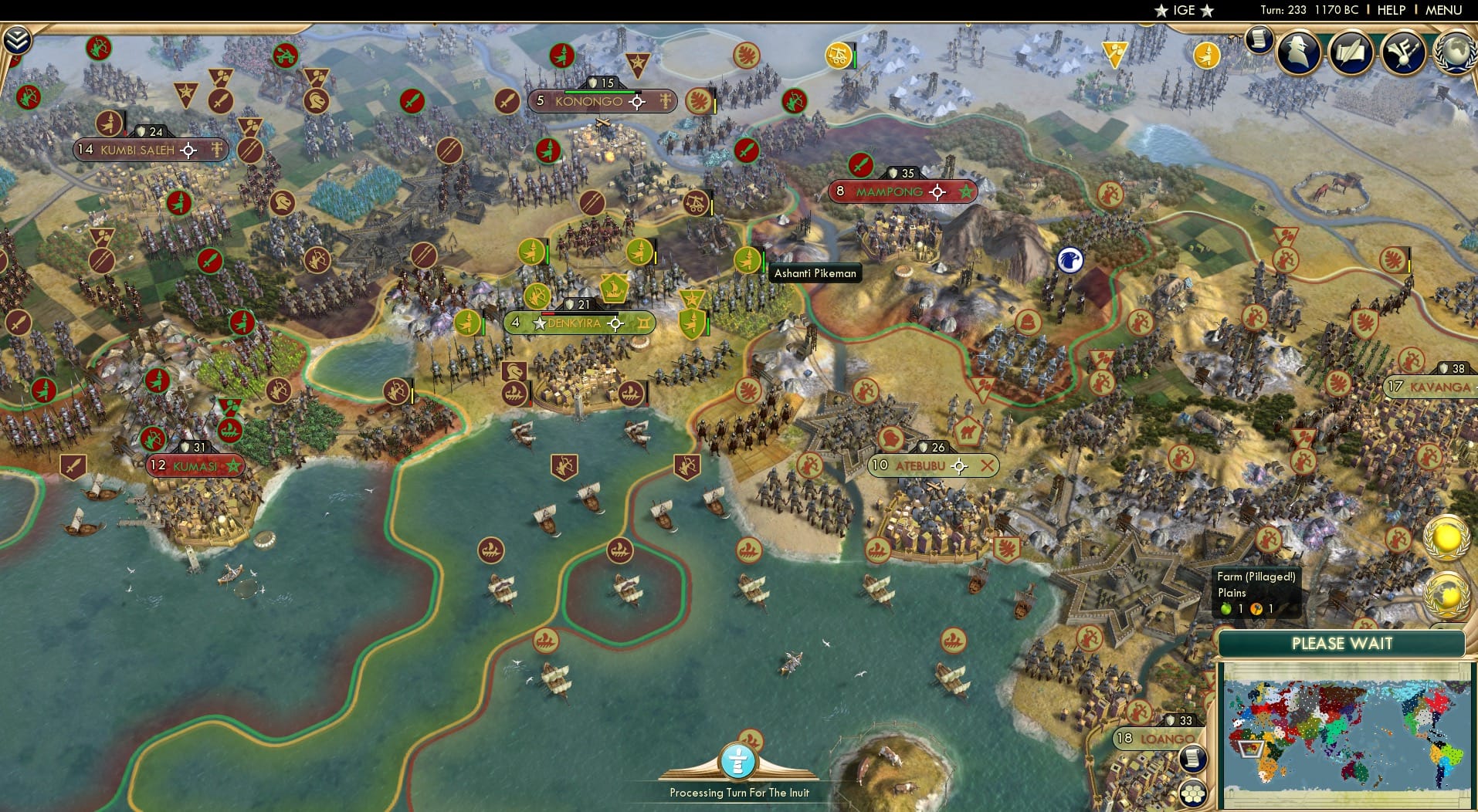Select the Ashanti Pikeman's green unit flag

[747, 262]
